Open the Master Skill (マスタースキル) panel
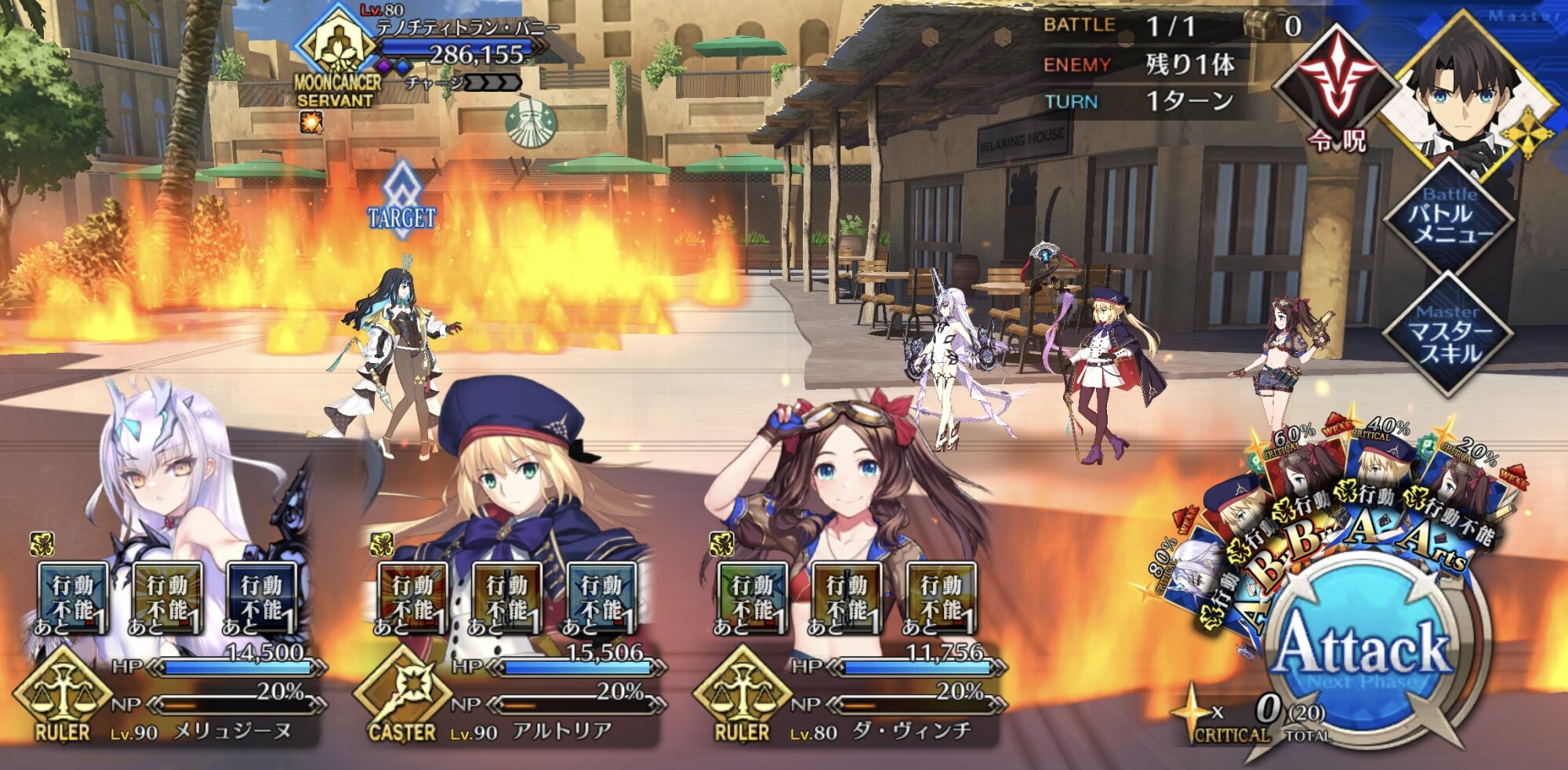The image size is (1568, 770). click(x=1449, y=333)
